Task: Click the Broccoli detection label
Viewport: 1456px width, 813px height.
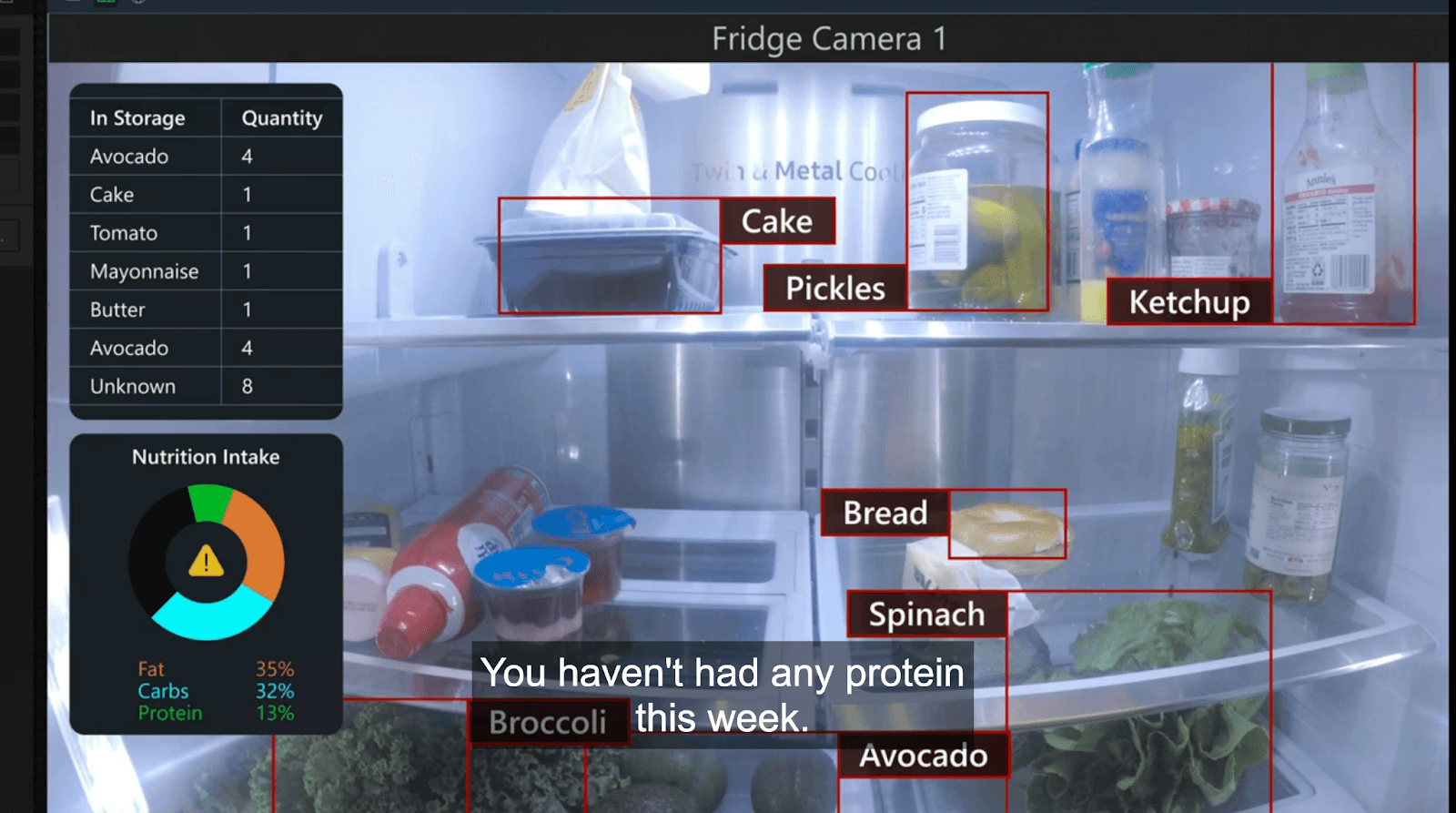Action: pyautogui.click(x=548, y=722)
